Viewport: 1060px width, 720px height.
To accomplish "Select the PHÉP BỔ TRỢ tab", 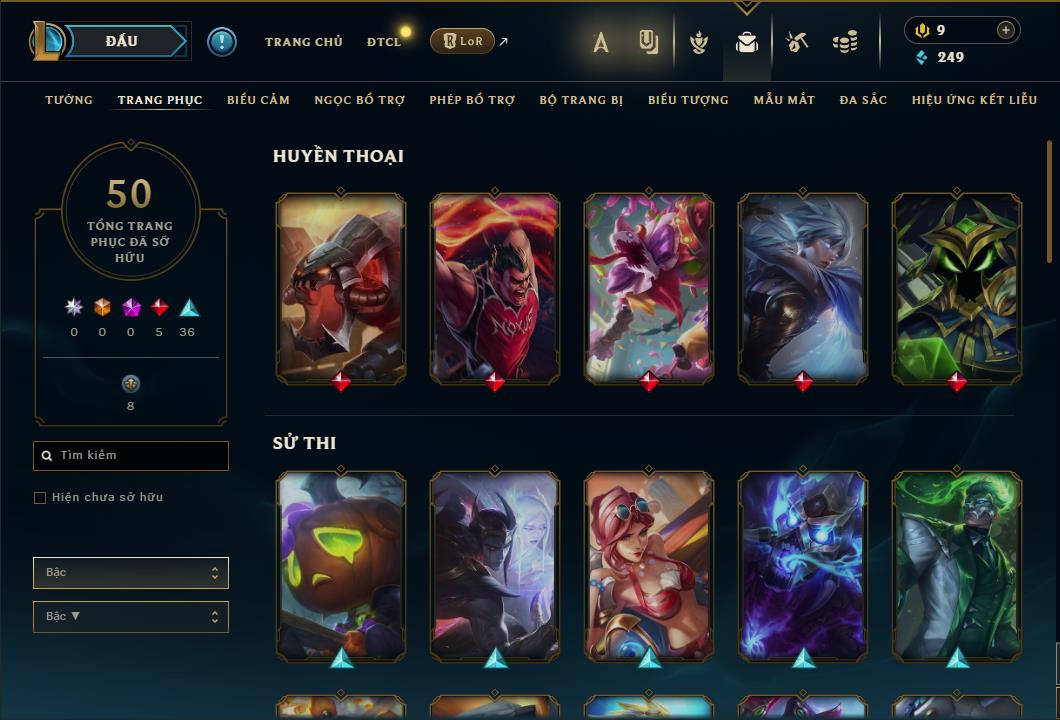I will [472, 100].
